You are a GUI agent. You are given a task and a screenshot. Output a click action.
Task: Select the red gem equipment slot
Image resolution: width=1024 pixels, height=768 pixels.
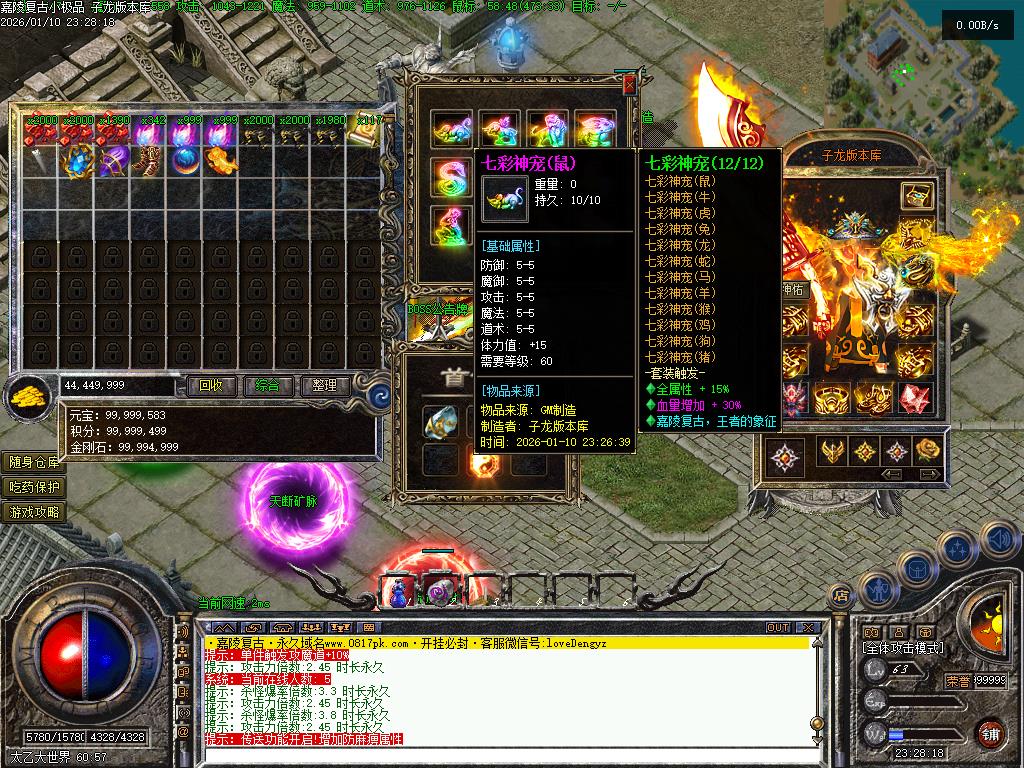[914, 398]
